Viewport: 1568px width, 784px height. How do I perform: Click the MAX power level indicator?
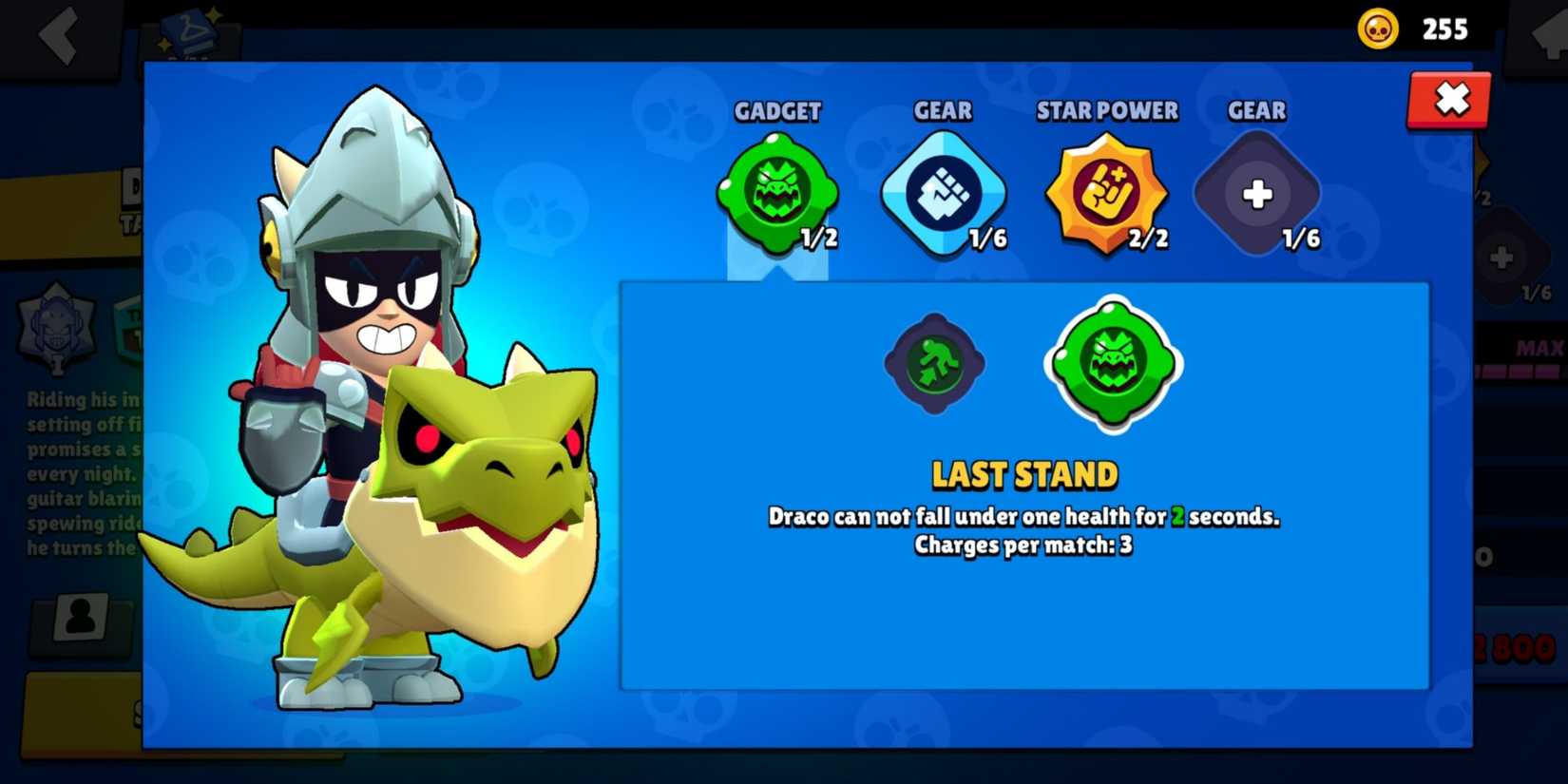click(1541, 348)
